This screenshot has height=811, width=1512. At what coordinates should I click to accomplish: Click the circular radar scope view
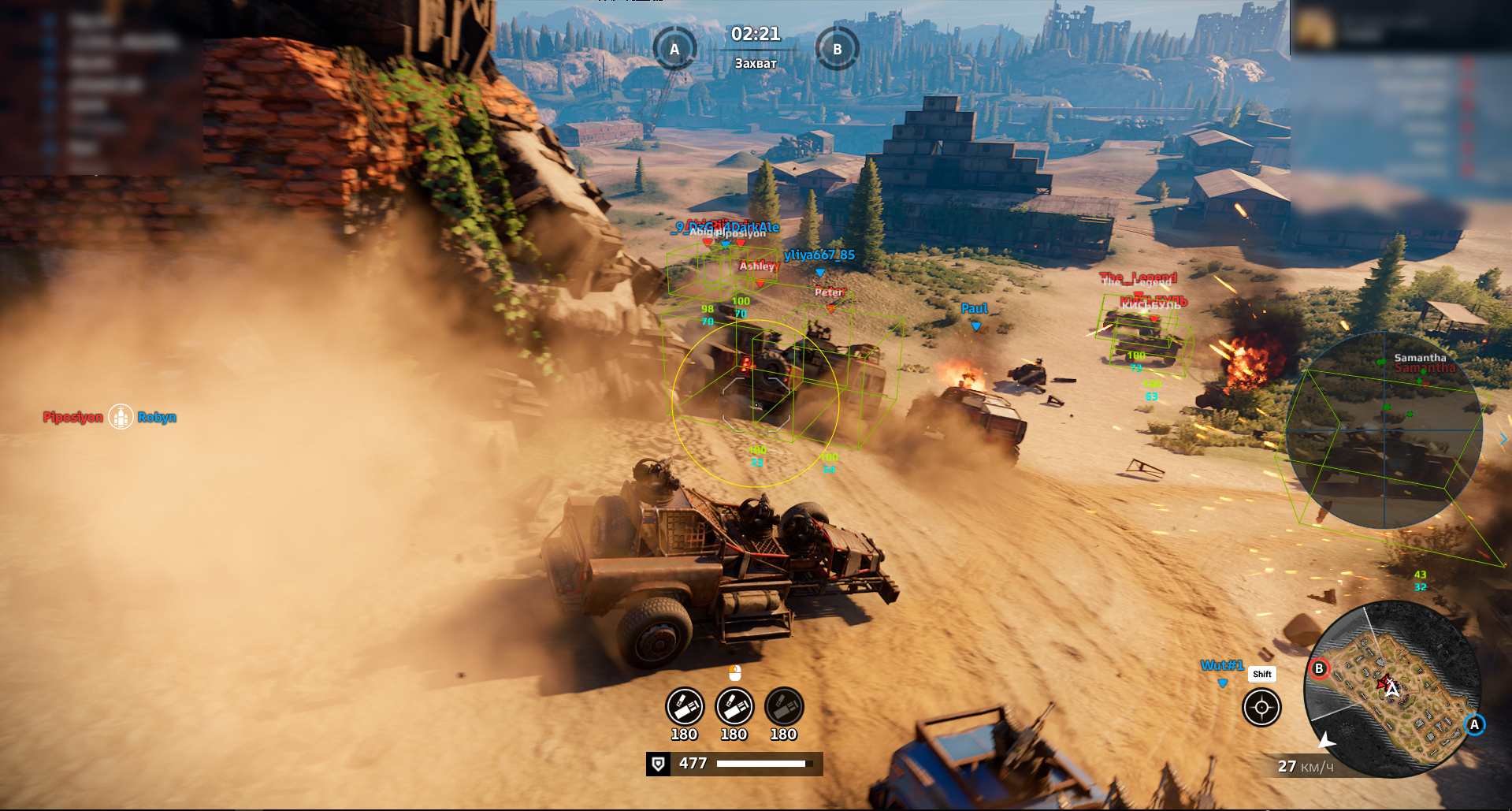point(1384,430)
